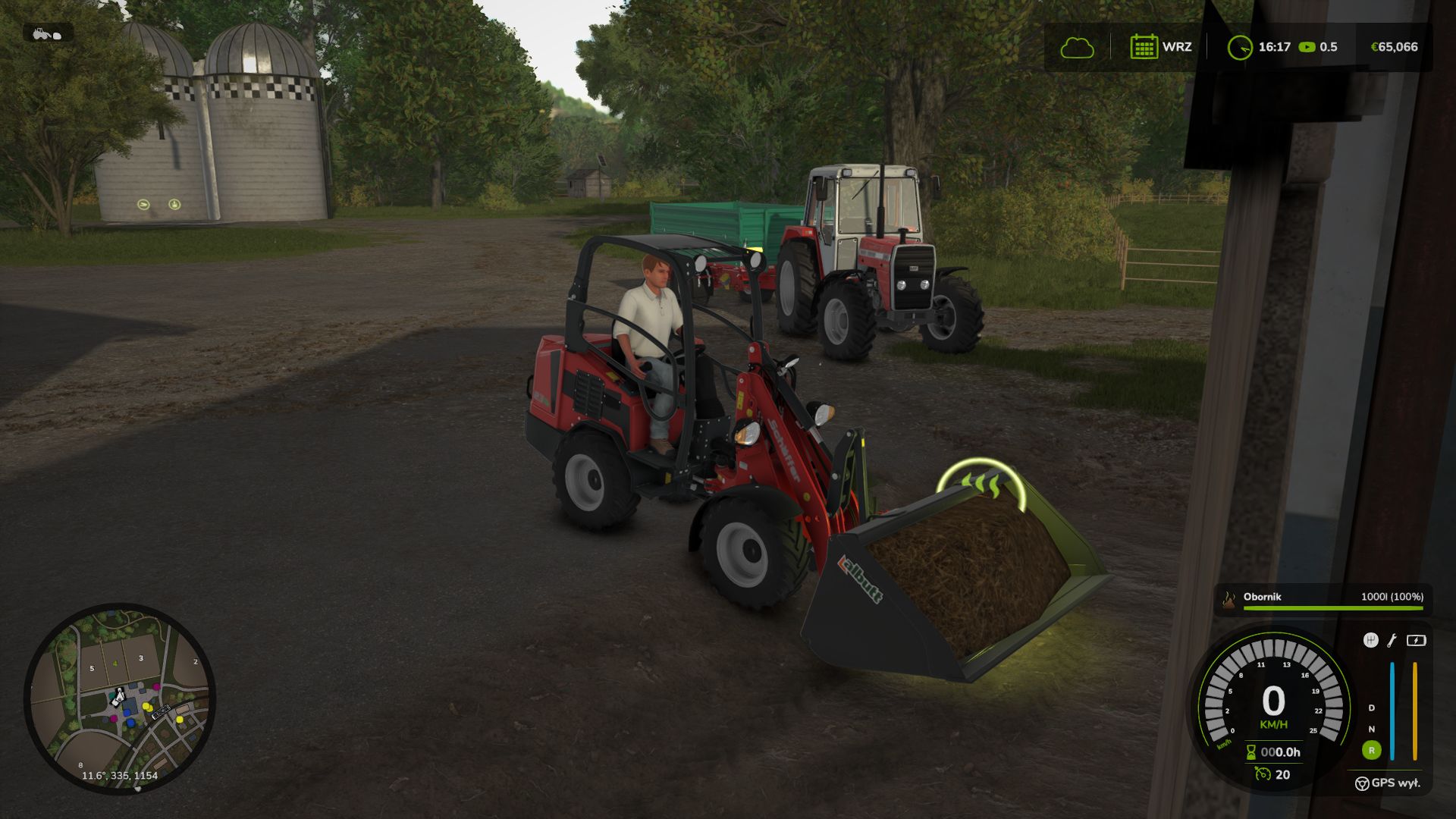Viewport: 1456px width, 819px height.
Task: Click the vehicle selection icon
Action: tap(48, 33)
